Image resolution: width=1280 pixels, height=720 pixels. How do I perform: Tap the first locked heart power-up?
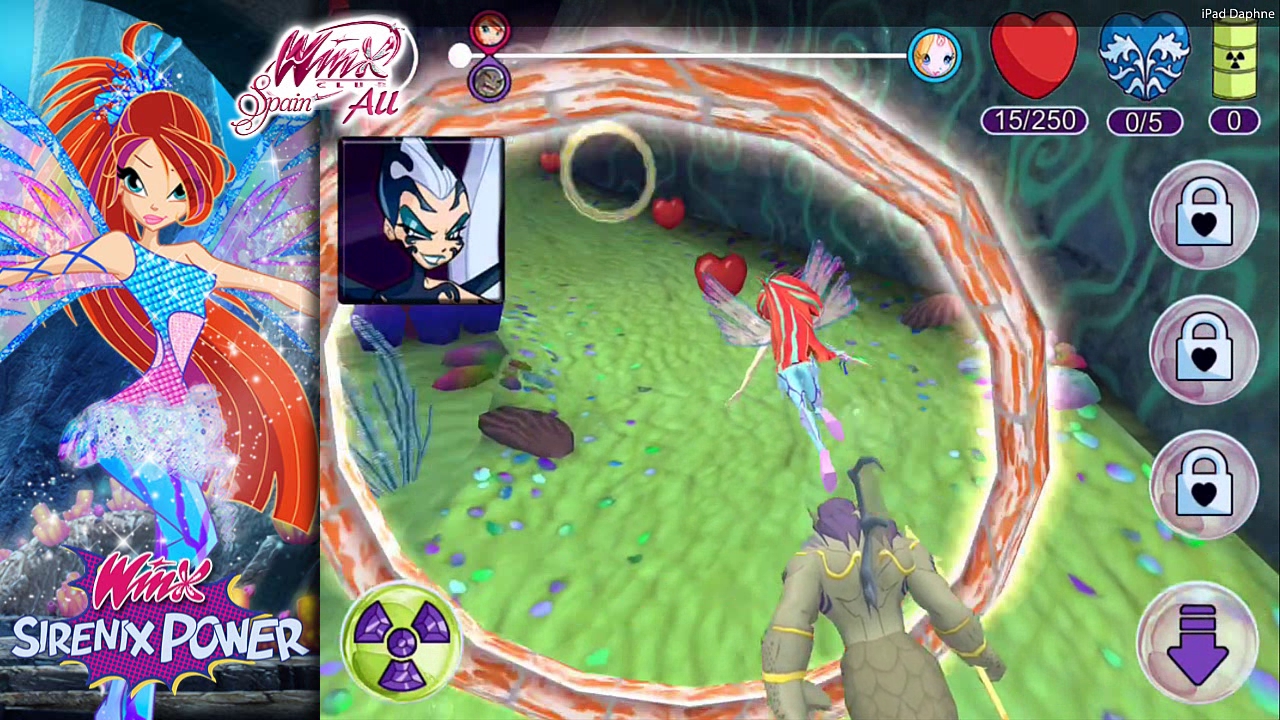(1203, 213)
